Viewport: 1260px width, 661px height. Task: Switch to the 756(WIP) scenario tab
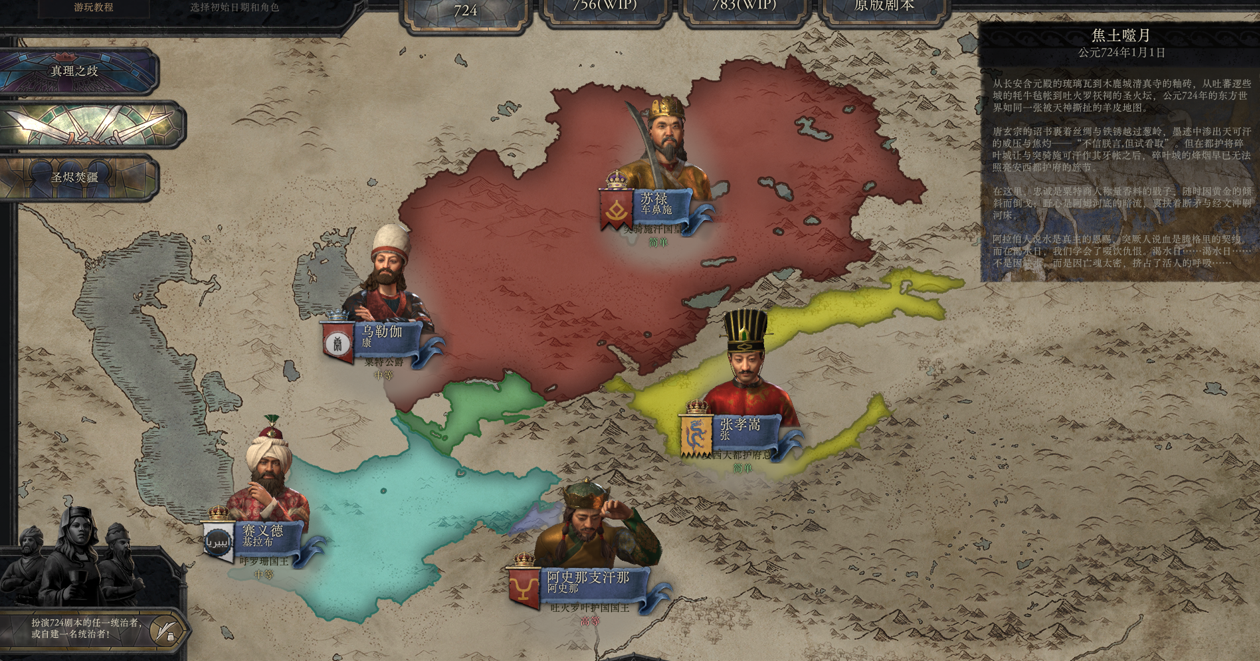604,8
